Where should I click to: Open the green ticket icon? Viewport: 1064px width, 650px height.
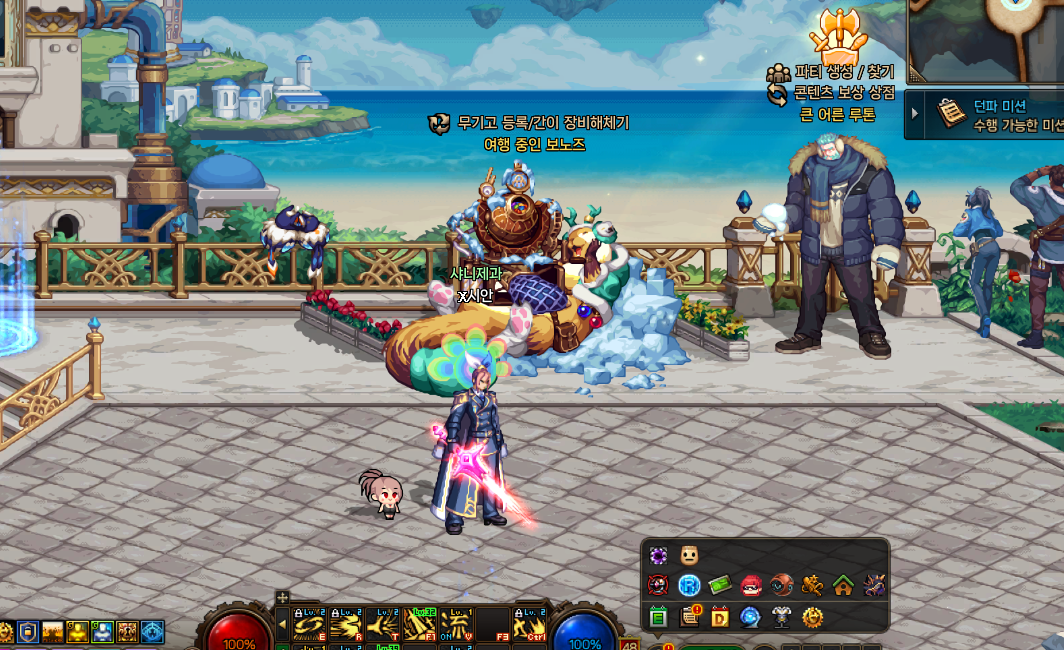720,586
